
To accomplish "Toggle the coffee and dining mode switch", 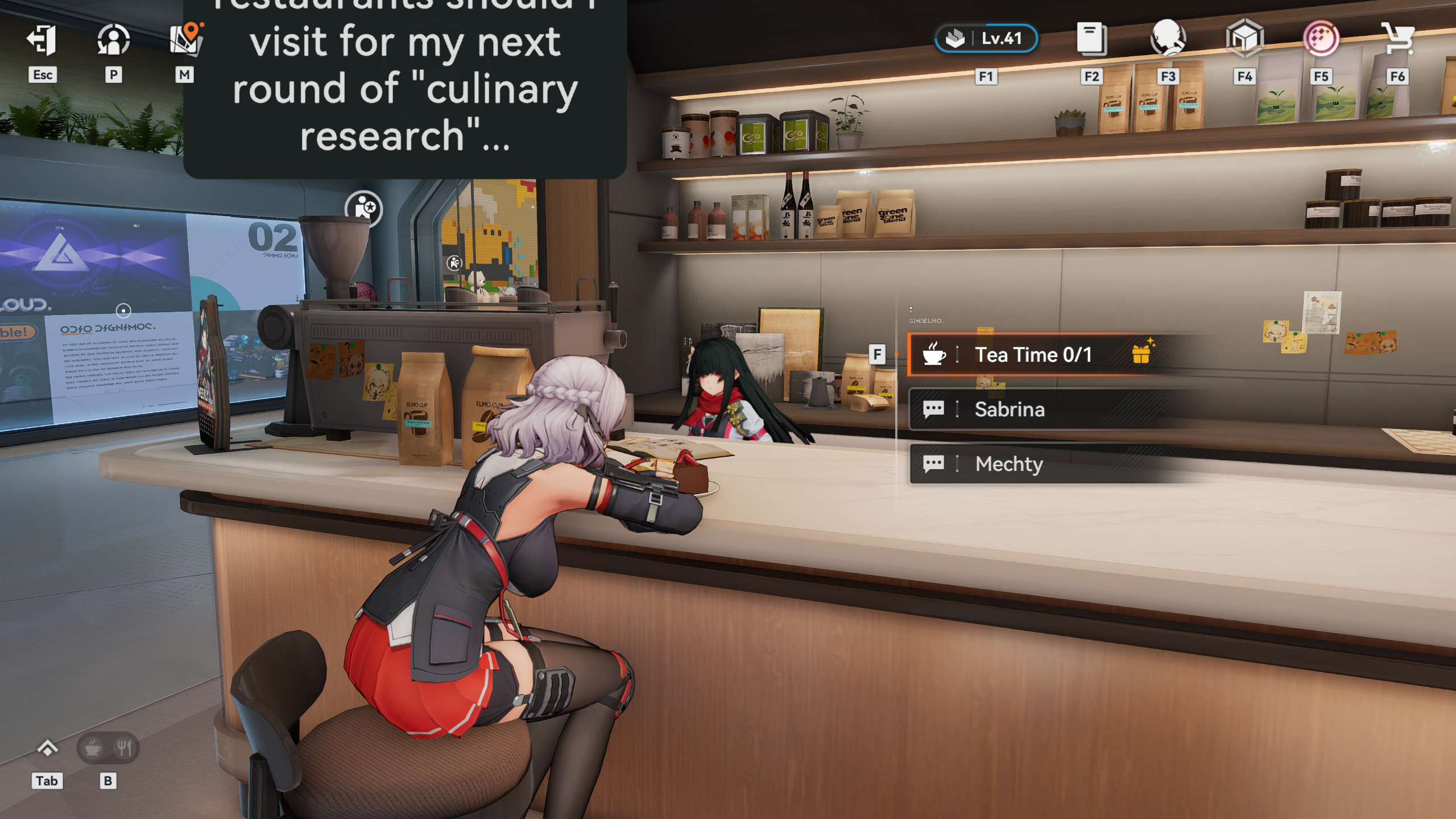I will (108, 748).
